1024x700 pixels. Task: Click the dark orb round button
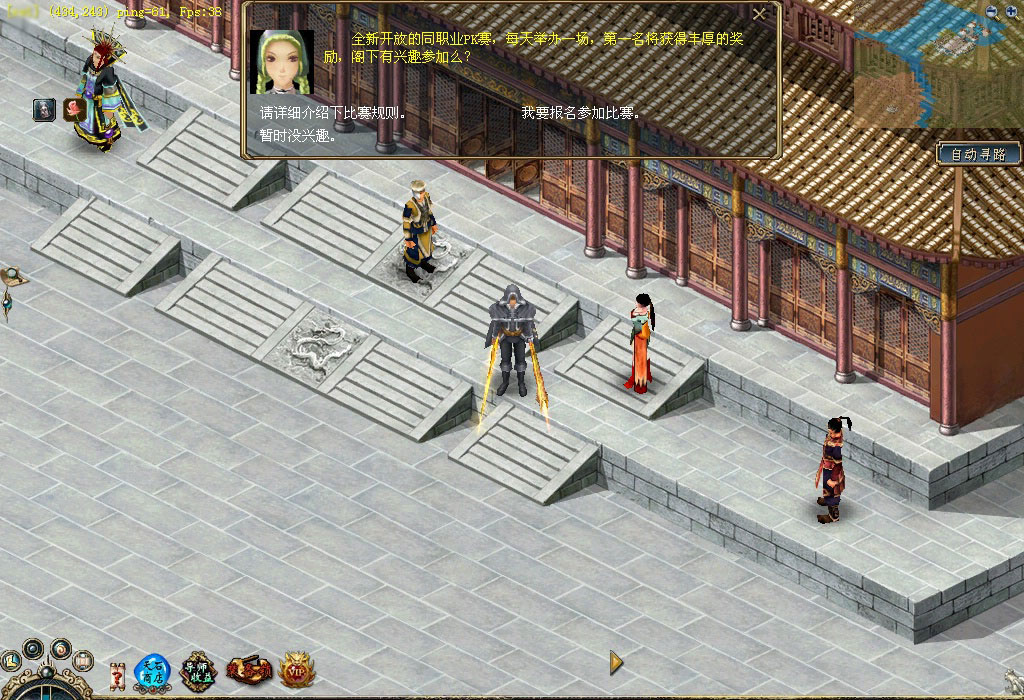pyautogui.click(x=33, y=649)
